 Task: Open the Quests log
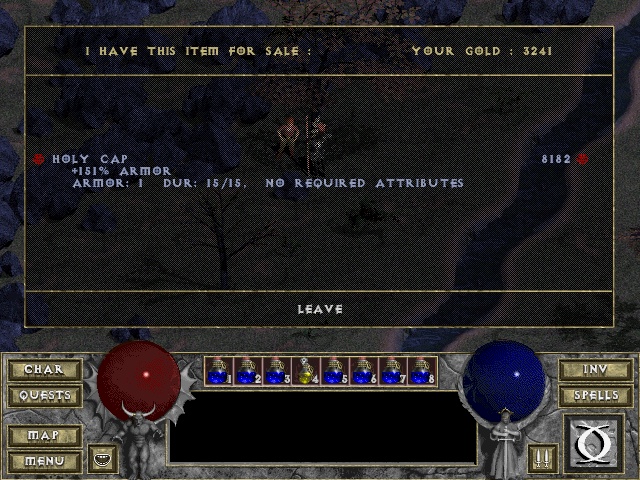(43, 395)
